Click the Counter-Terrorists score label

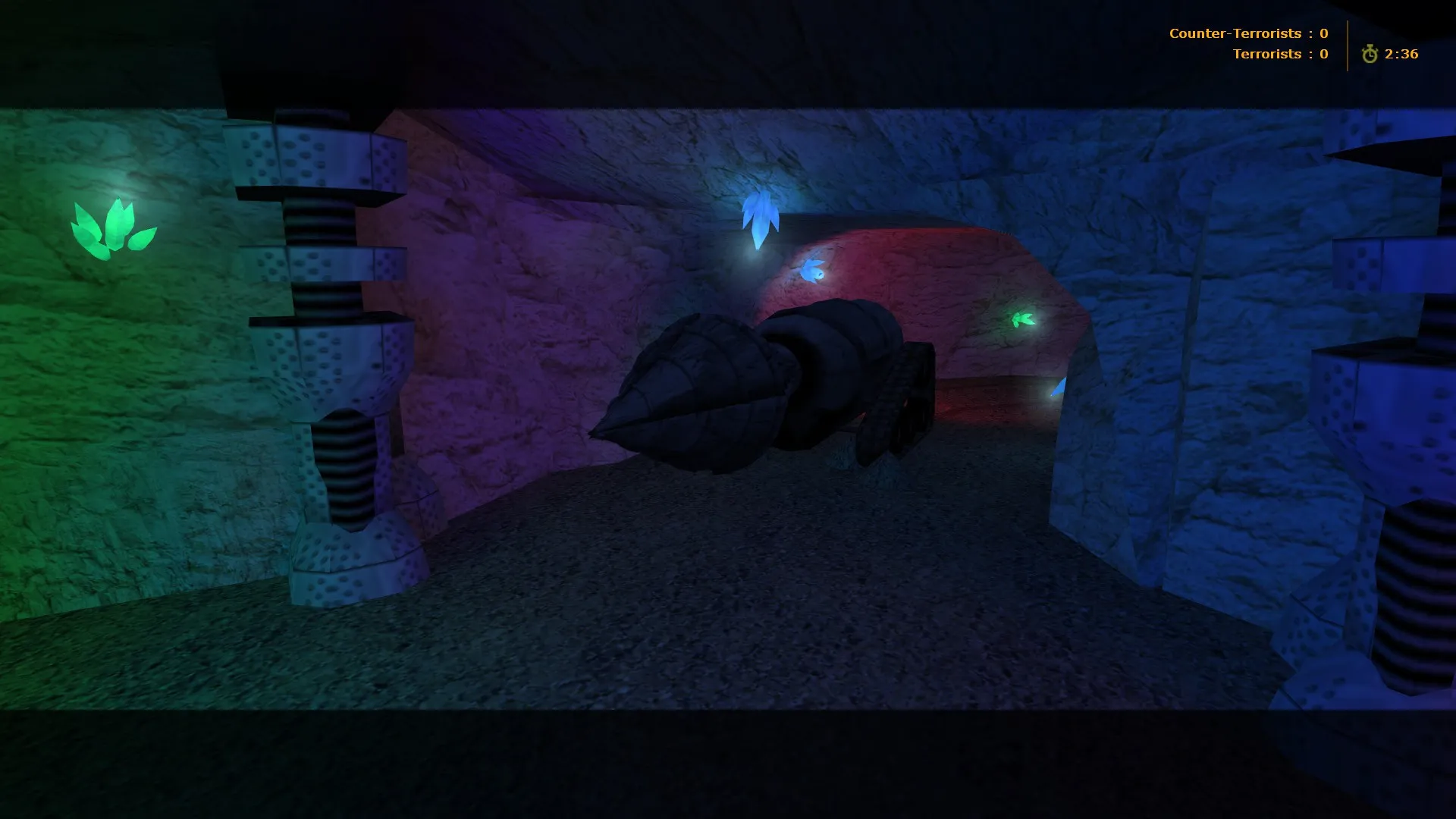(1236, 33)
